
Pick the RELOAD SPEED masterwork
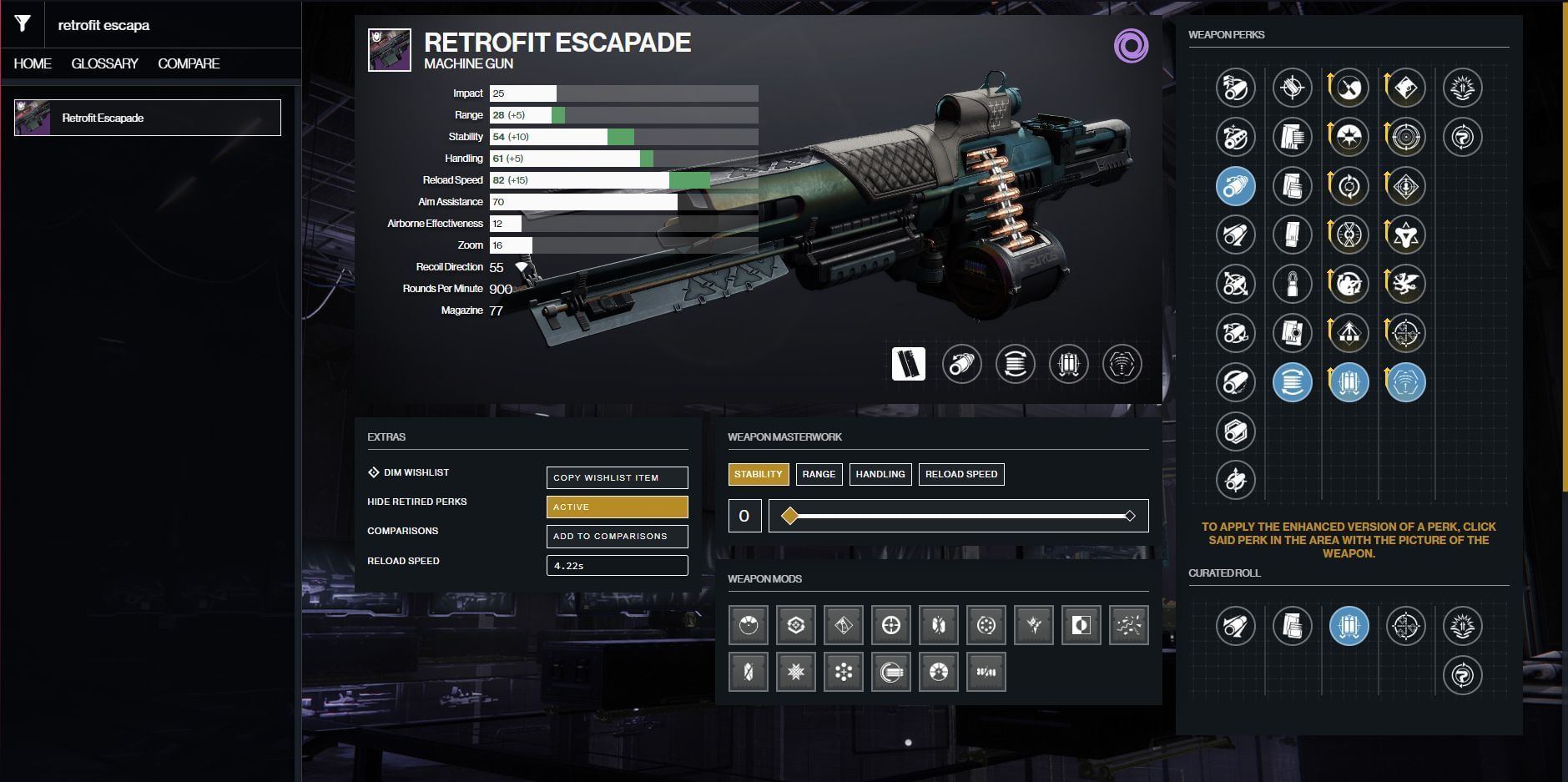960,474
